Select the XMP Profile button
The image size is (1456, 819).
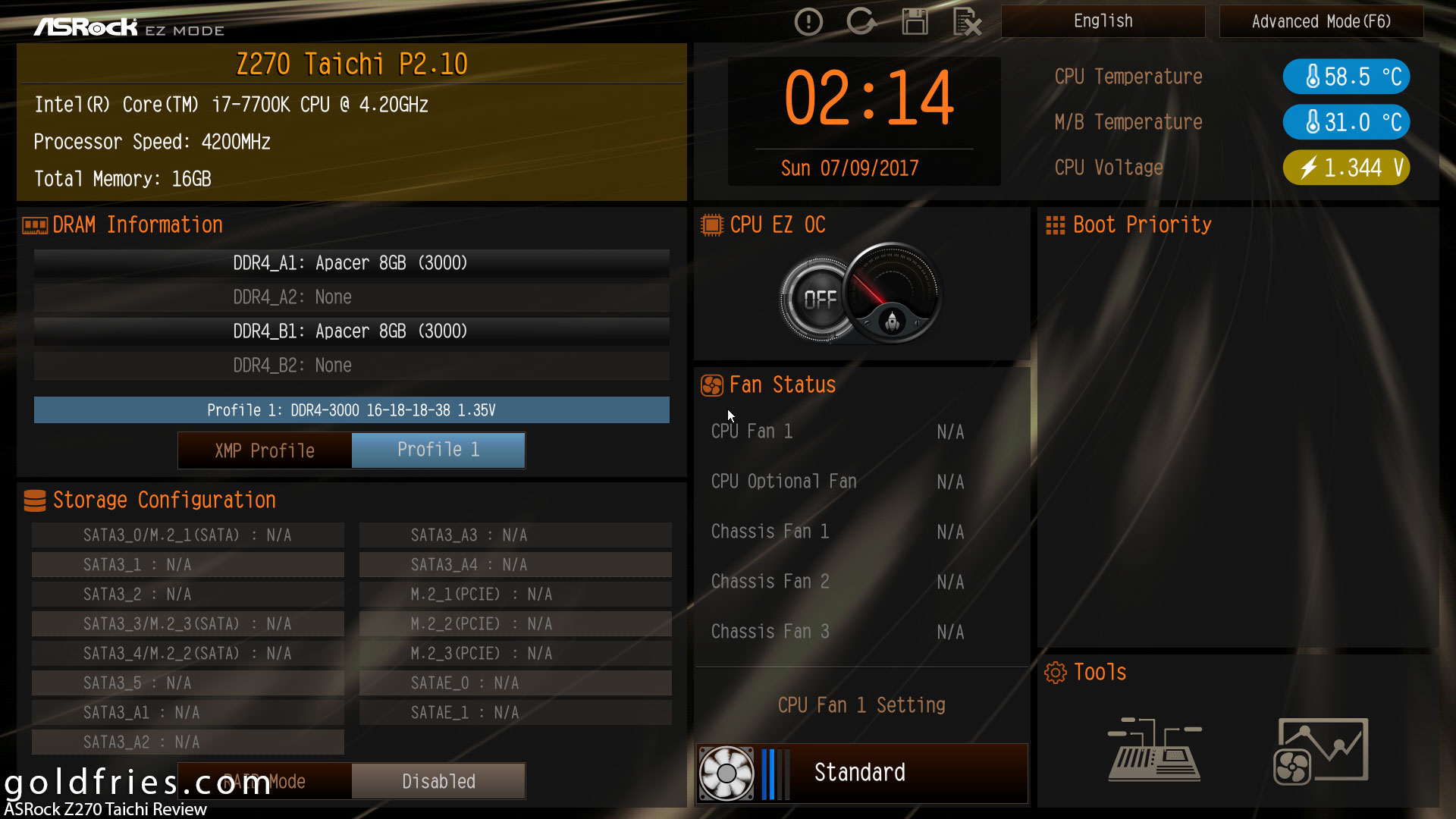point(265,450)
